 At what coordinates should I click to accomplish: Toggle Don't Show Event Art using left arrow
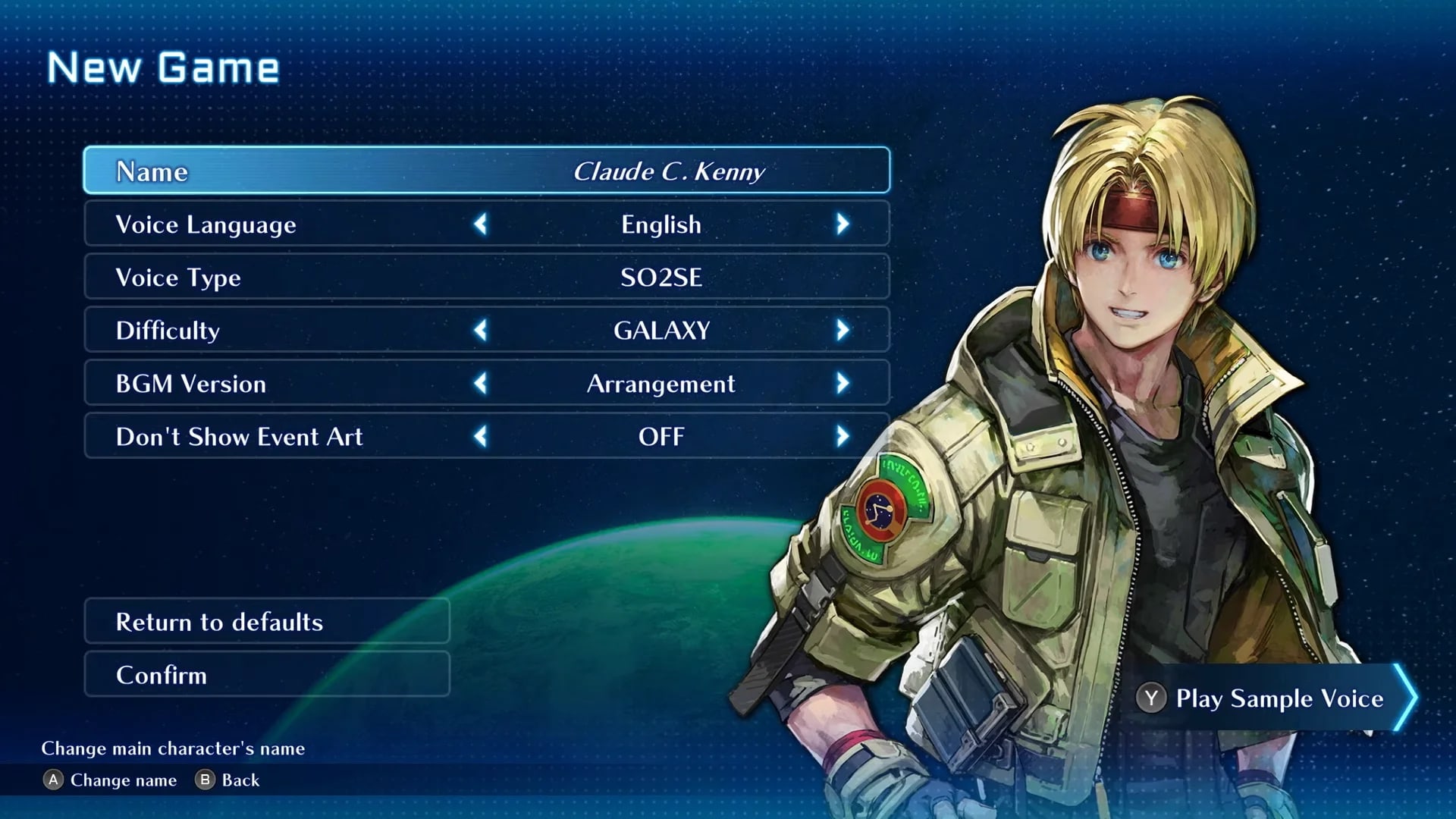[481, 437]
